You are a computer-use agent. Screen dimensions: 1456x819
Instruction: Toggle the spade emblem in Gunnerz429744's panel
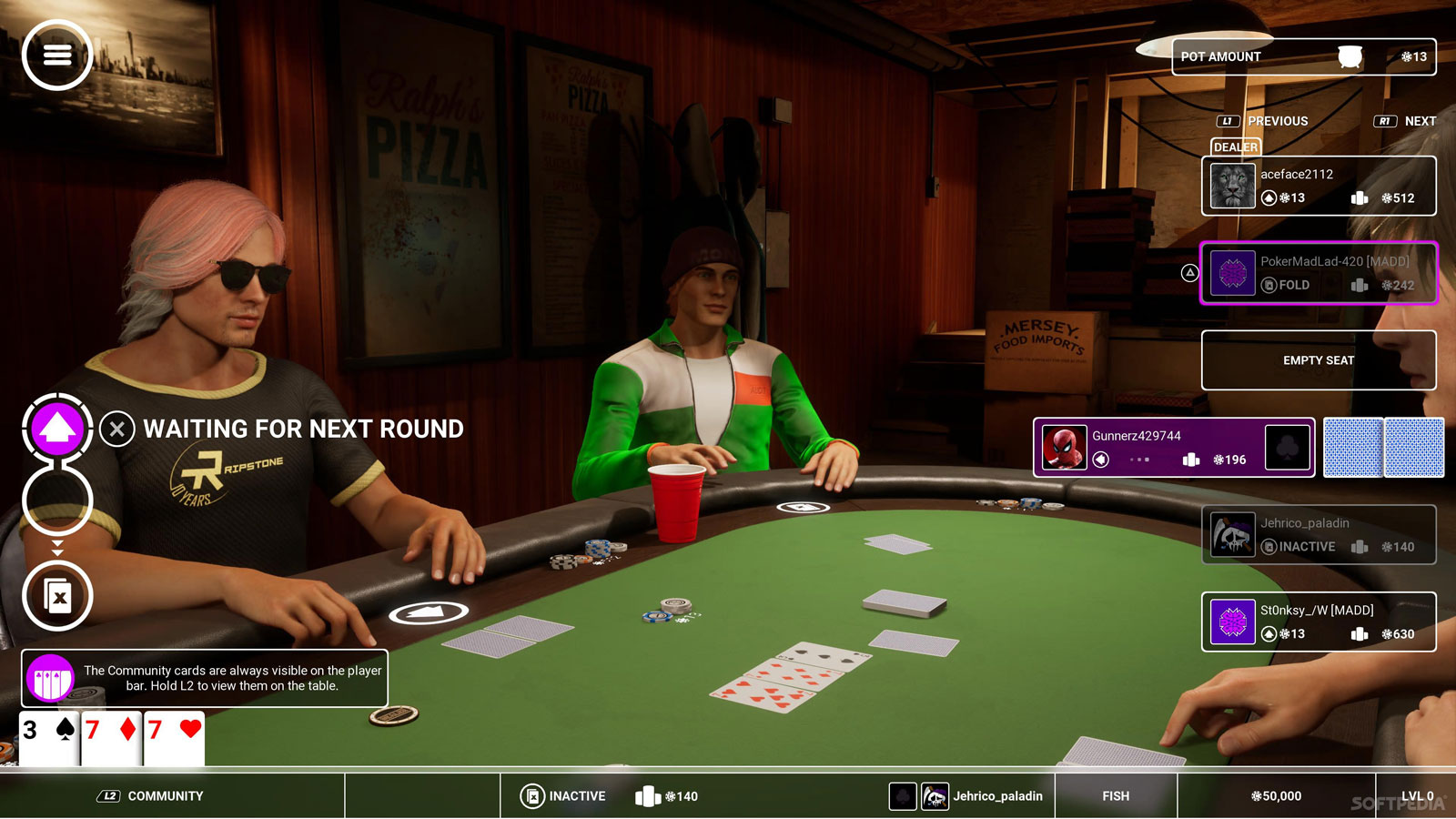click(1289, 447)
